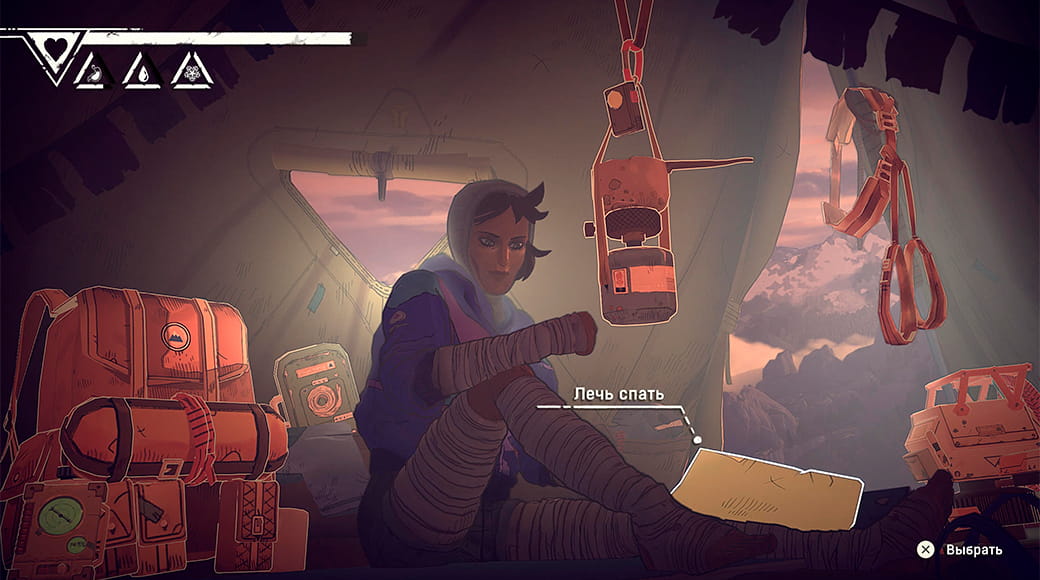
Task: Click the water drop thirst icon
Action: [x=143, y=72]
